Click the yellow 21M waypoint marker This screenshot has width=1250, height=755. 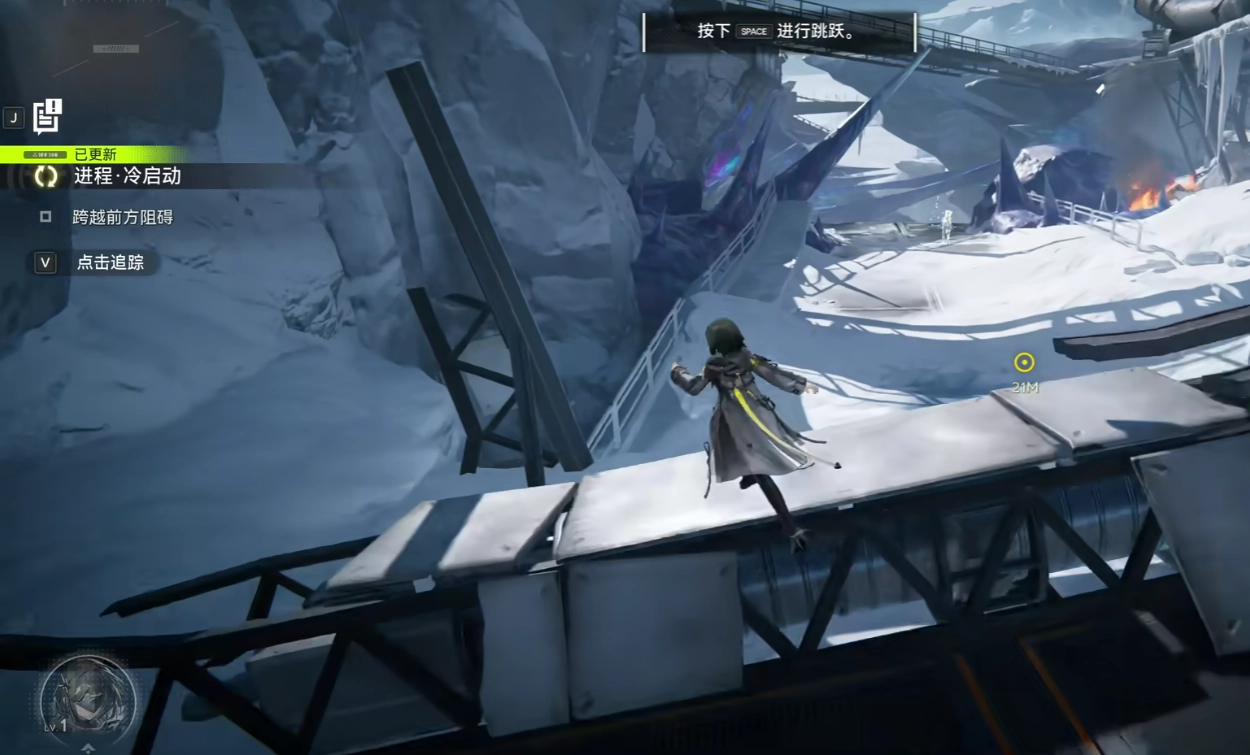point(1024,363)
